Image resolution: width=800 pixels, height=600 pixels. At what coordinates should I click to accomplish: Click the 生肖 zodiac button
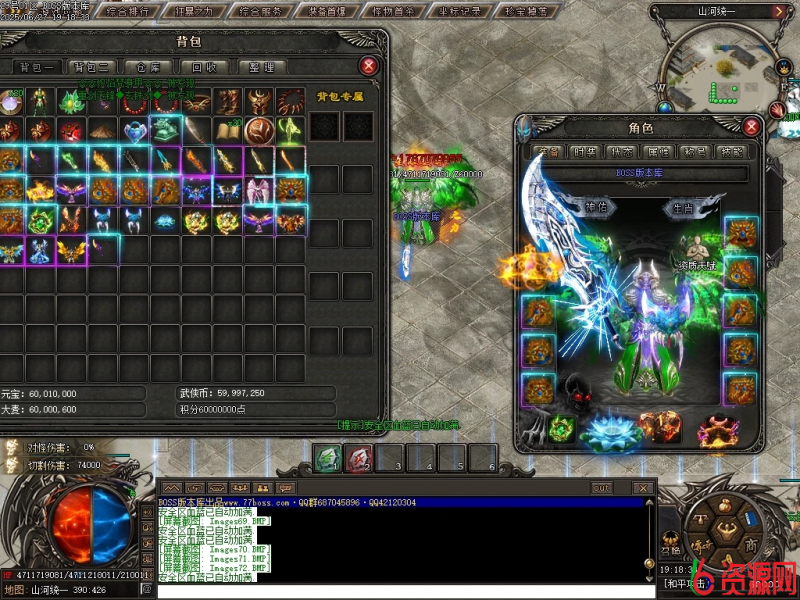pos(684,208)
